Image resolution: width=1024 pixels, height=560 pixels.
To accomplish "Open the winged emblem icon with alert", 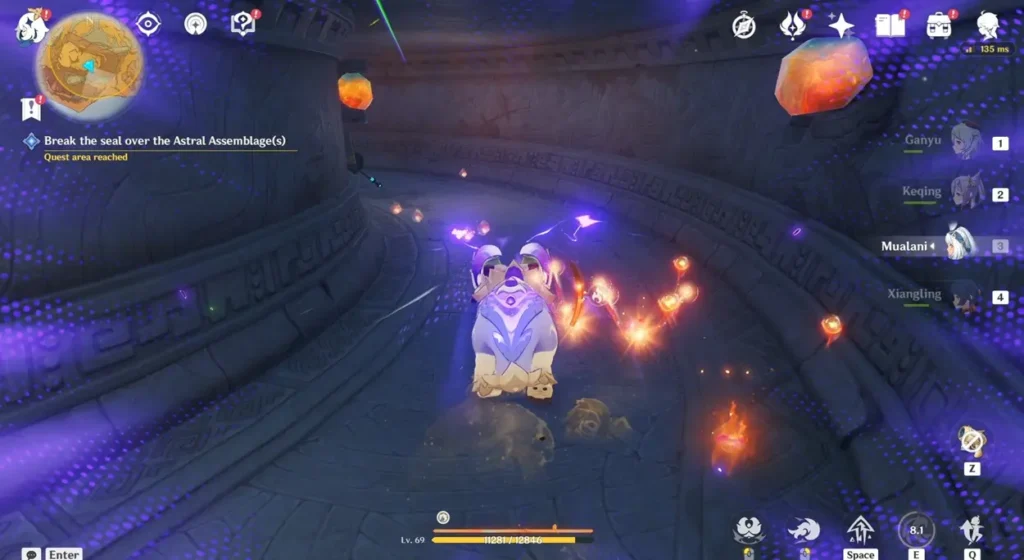I will coord(793,26).
